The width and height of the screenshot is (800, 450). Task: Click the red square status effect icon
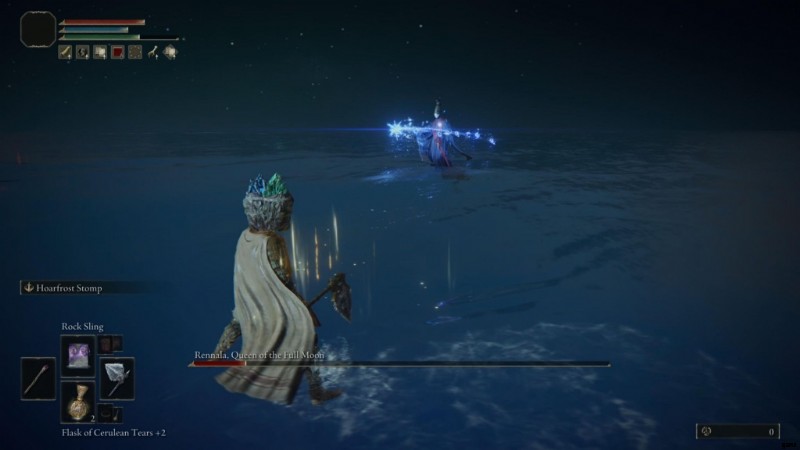click(x=117, y=52)
